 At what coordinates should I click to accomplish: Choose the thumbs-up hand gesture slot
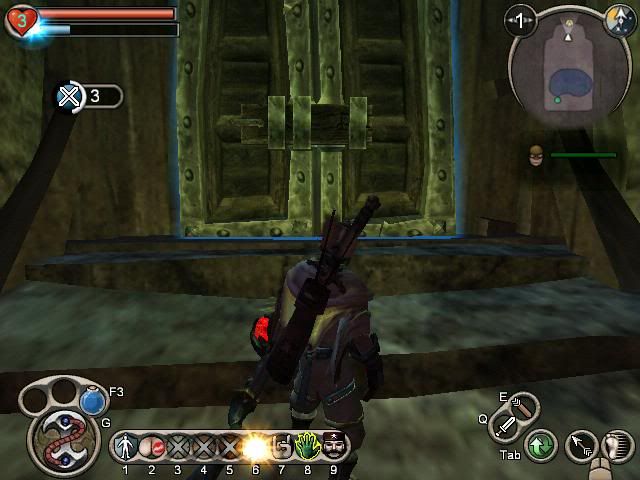[281, 445]
